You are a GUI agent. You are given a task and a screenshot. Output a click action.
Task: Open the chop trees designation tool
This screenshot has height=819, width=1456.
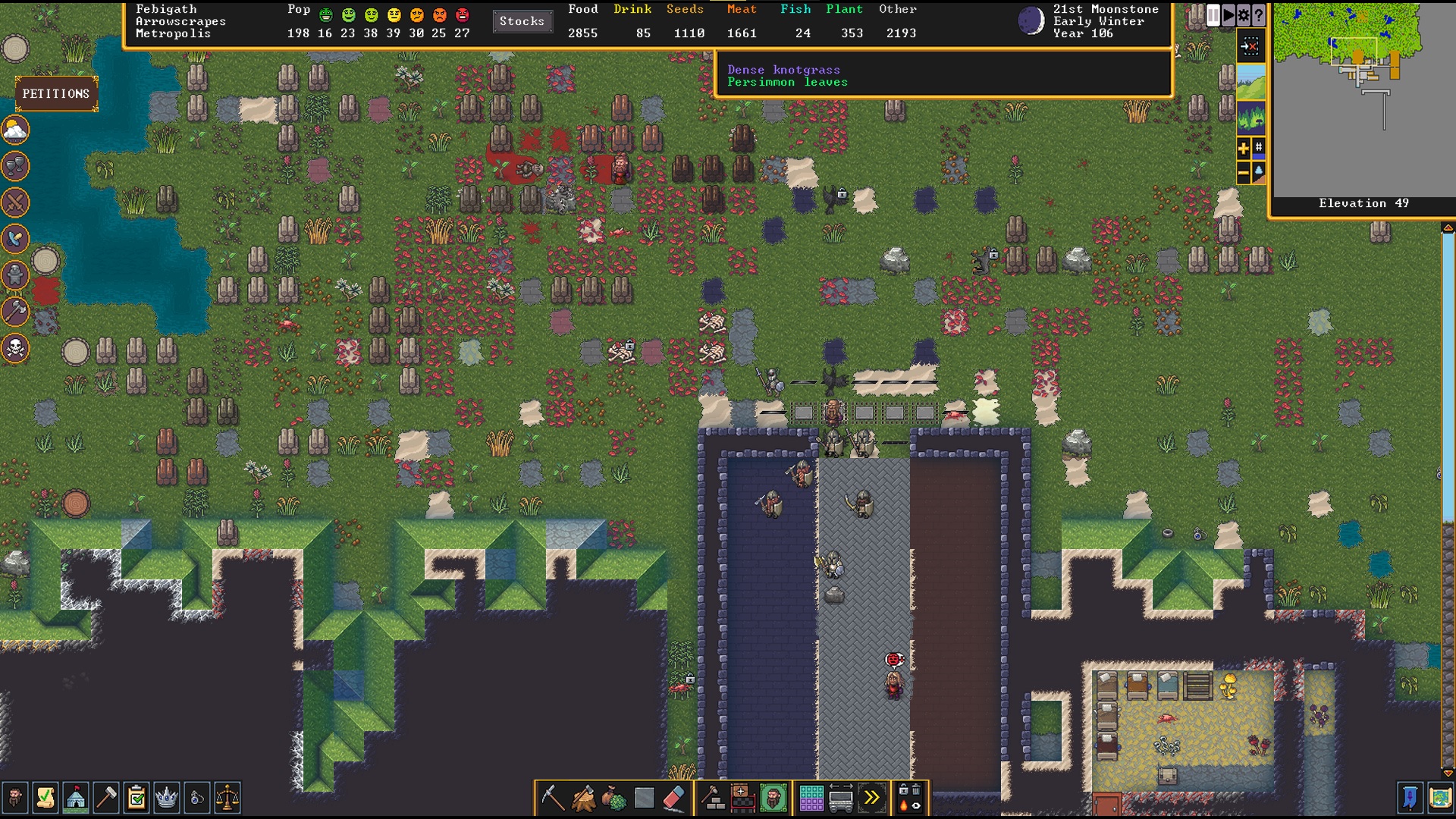point(583,797)
